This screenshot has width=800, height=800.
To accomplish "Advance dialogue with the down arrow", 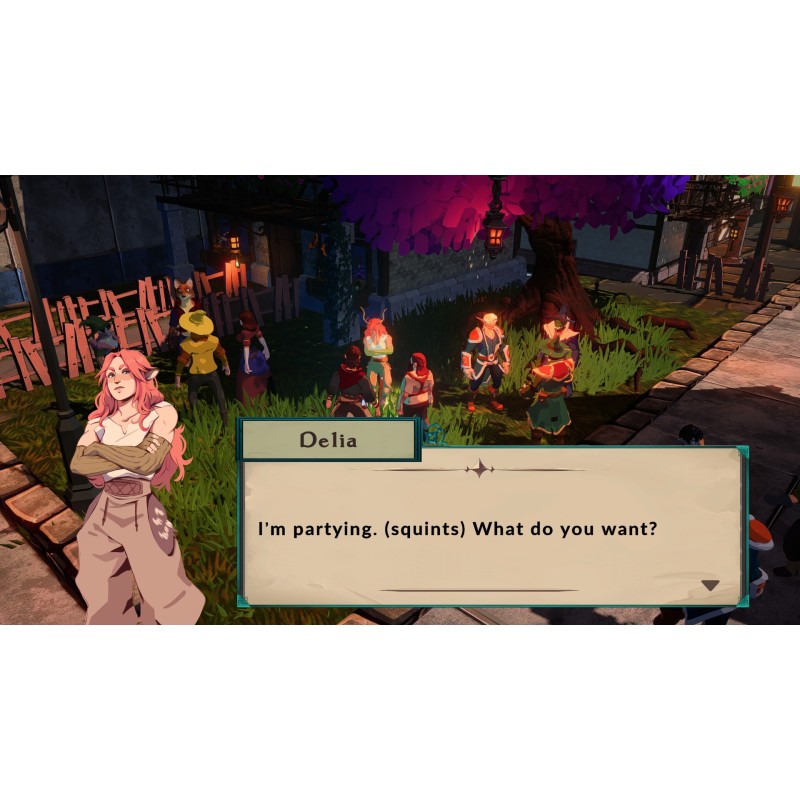I will [710, 585].
